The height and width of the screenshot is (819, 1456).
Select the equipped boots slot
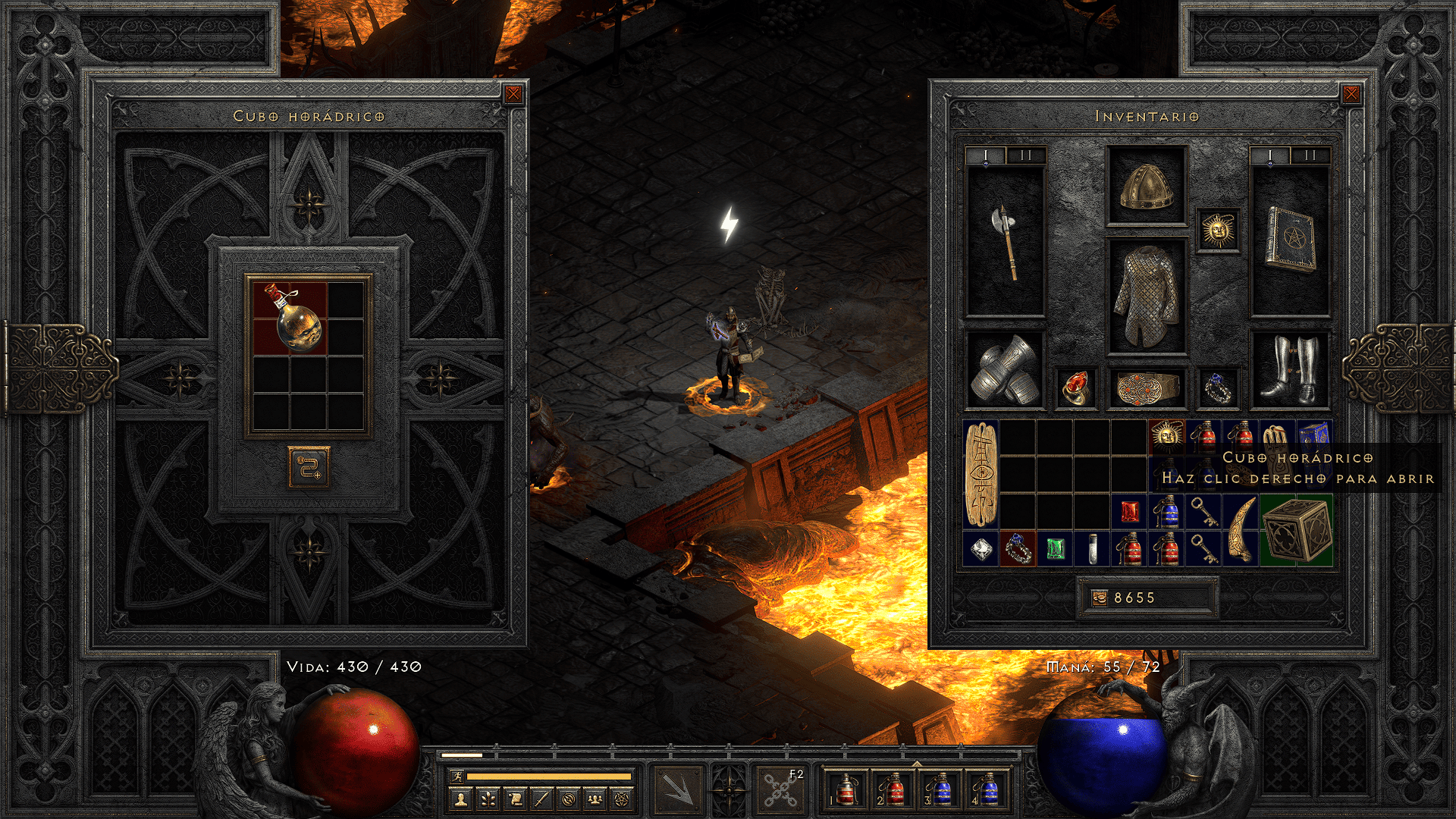[1290, 371]
